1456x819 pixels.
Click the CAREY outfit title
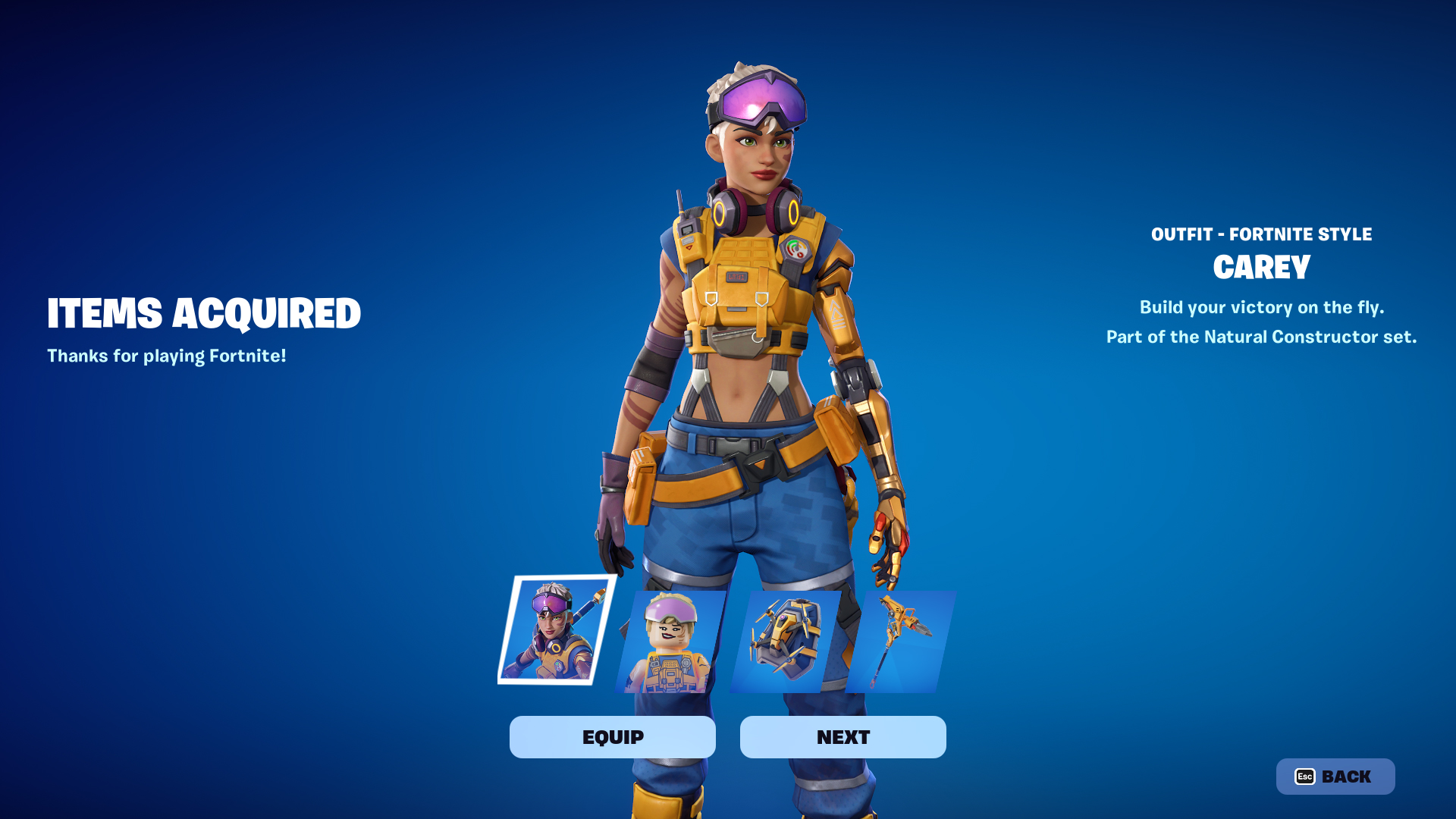[1260, 267]
